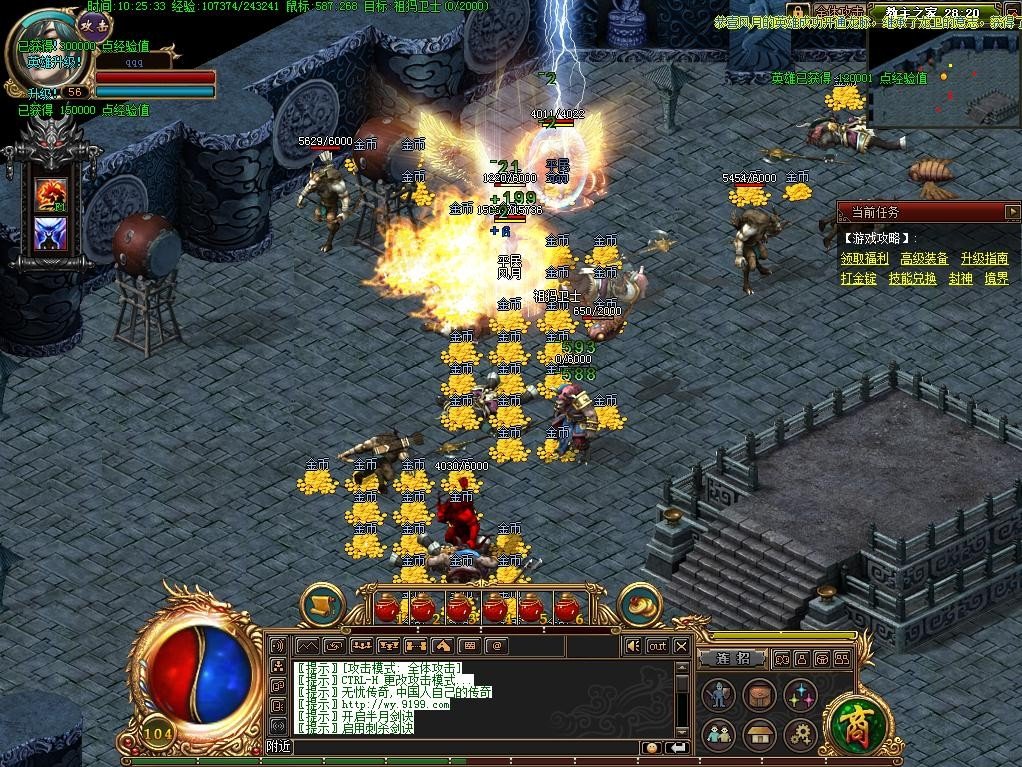Activate the fire skill icon
Screen dimensions: 1022x767
[x=51, y=194]
